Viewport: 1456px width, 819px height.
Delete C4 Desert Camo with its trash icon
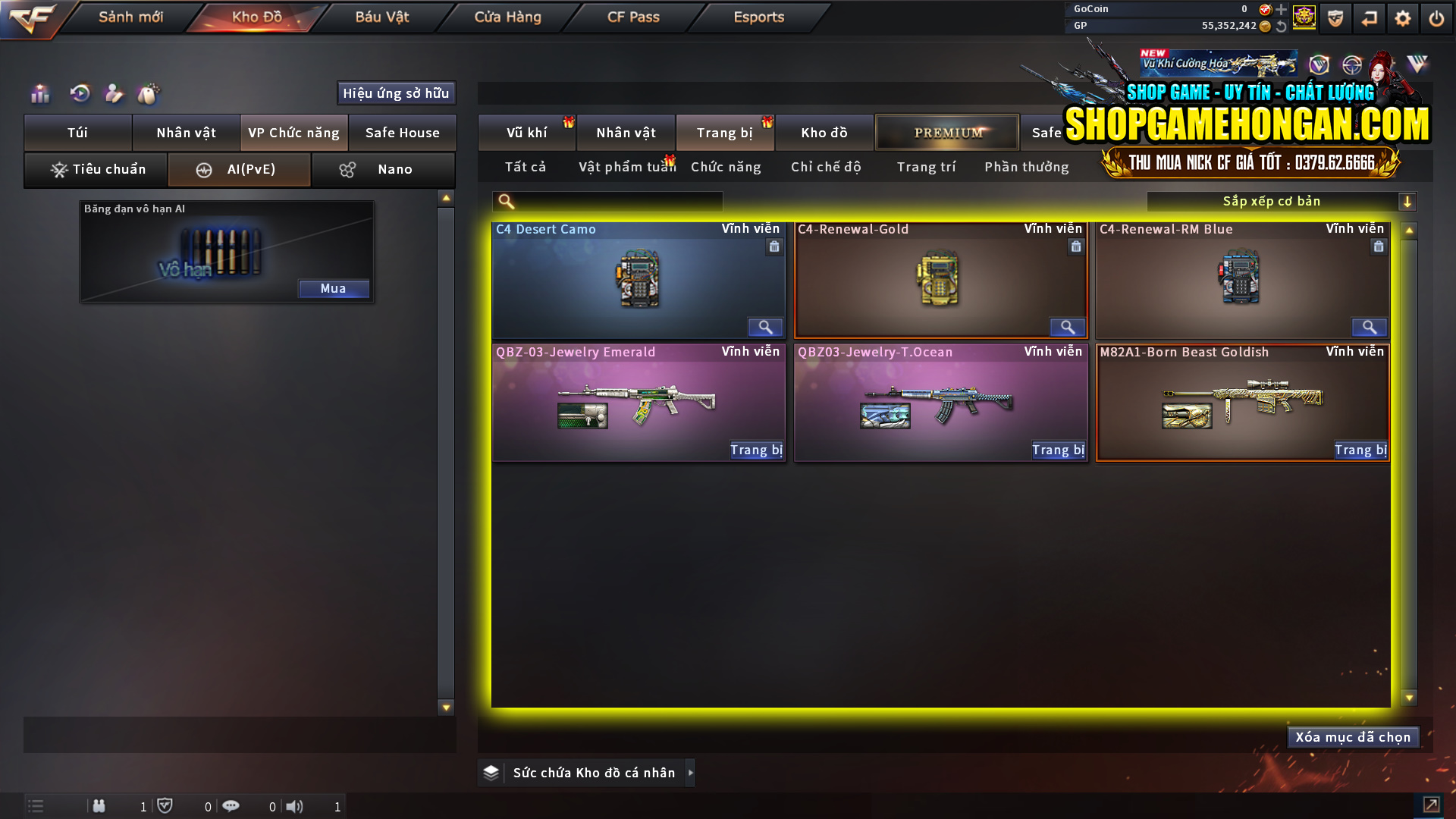coord(774,246)
